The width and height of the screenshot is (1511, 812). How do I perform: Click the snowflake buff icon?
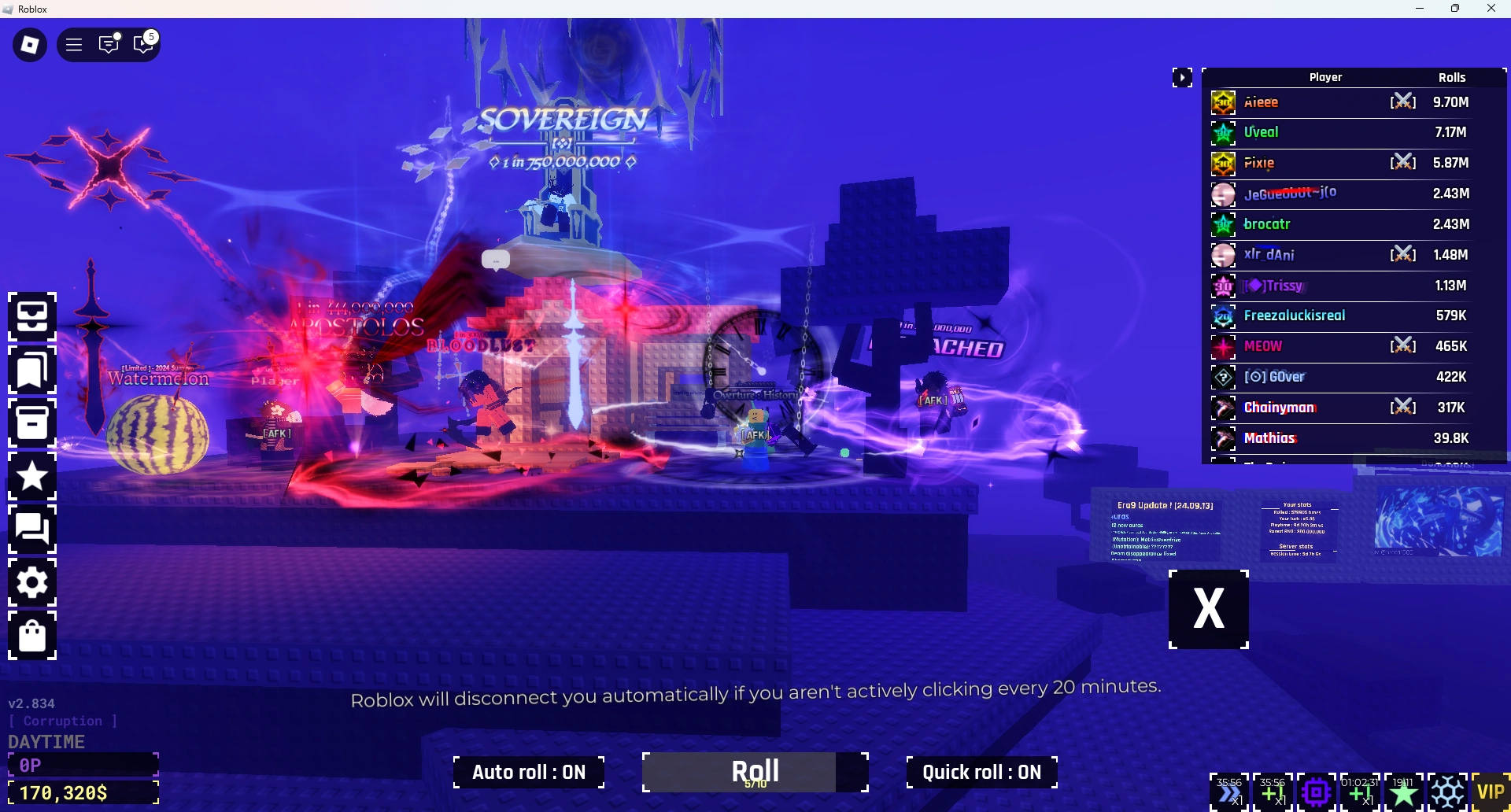pyautogui.click(x=1448, y=793)
